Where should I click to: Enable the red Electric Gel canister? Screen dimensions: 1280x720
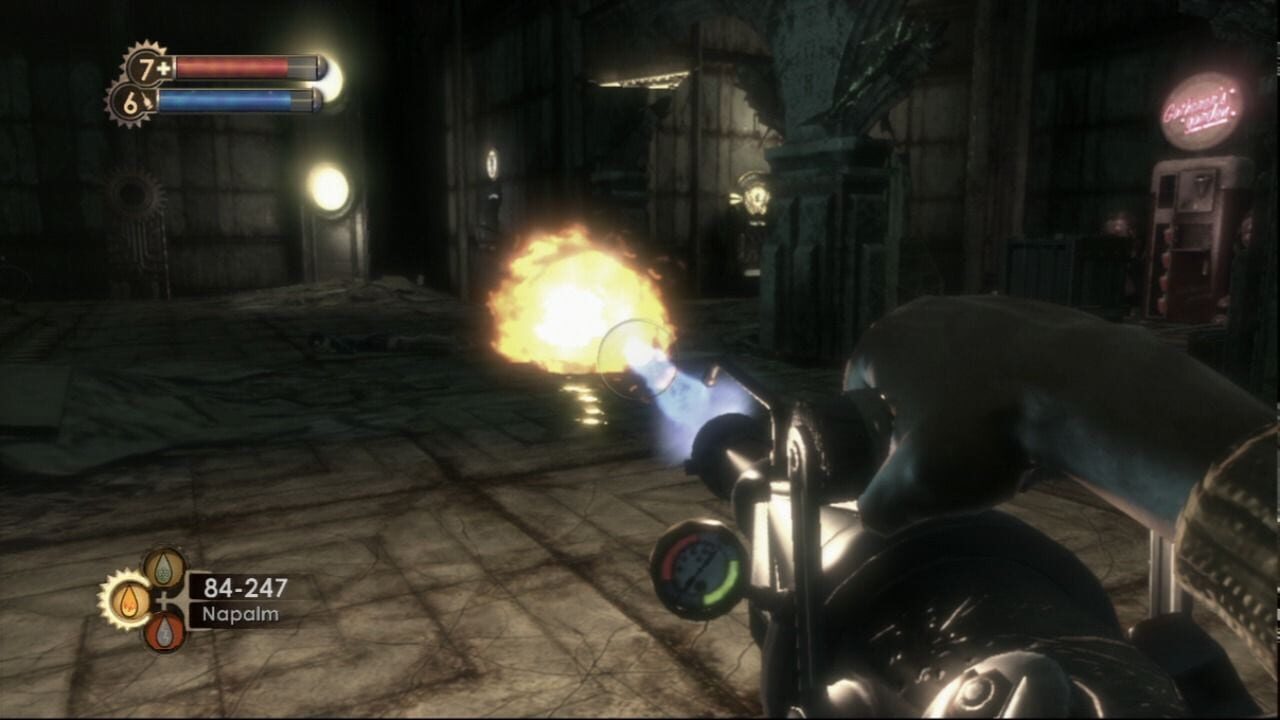tap(162, 633)
